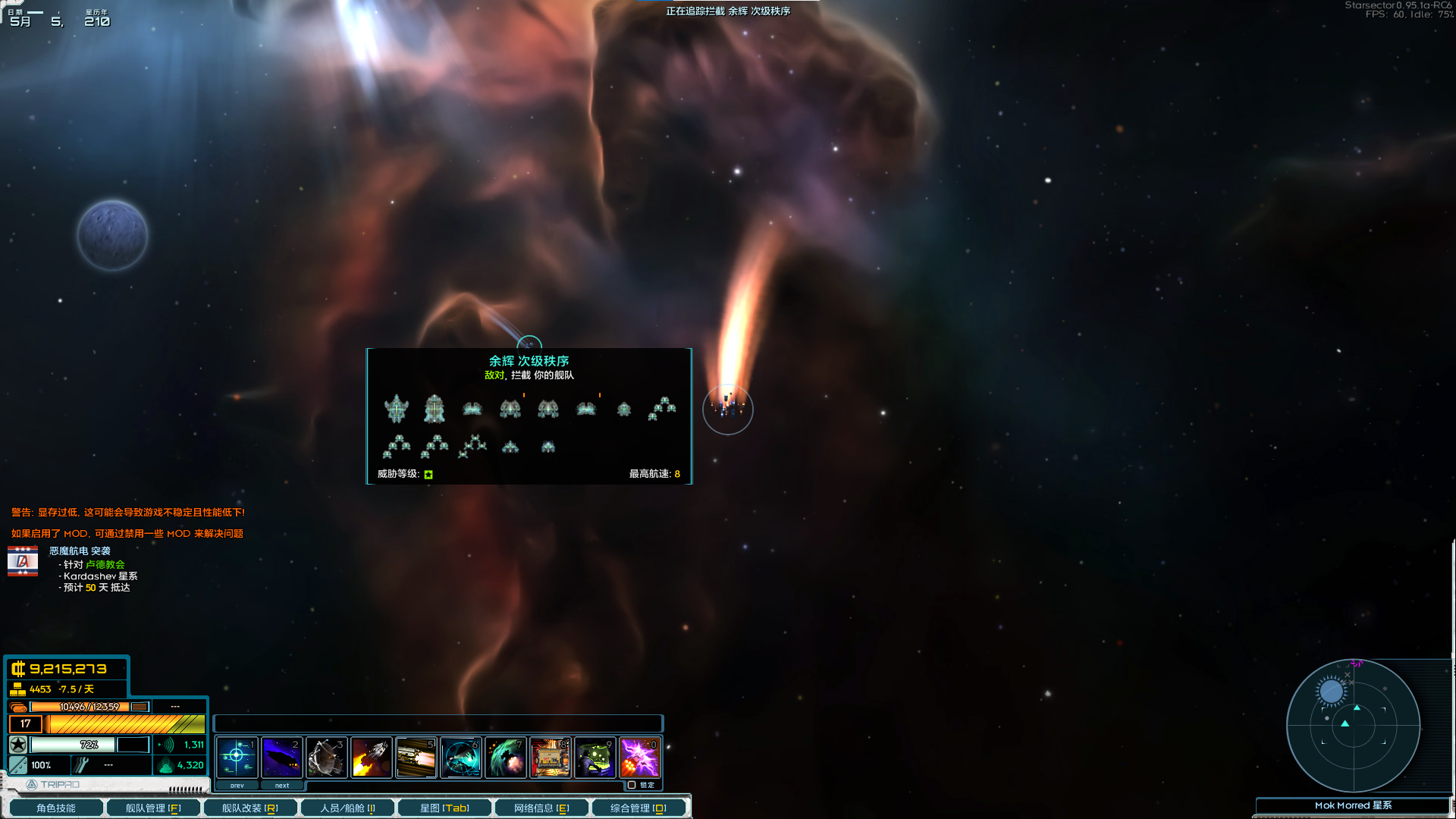Image resolution: width=1456 pixels, height=819 pixels.
Task: Open the 角色技能 character skills screen
Action: point(55,808)
